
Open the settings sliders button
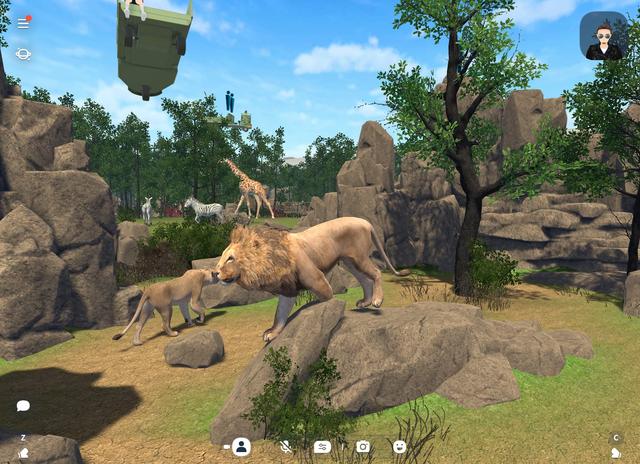(322, 447)
